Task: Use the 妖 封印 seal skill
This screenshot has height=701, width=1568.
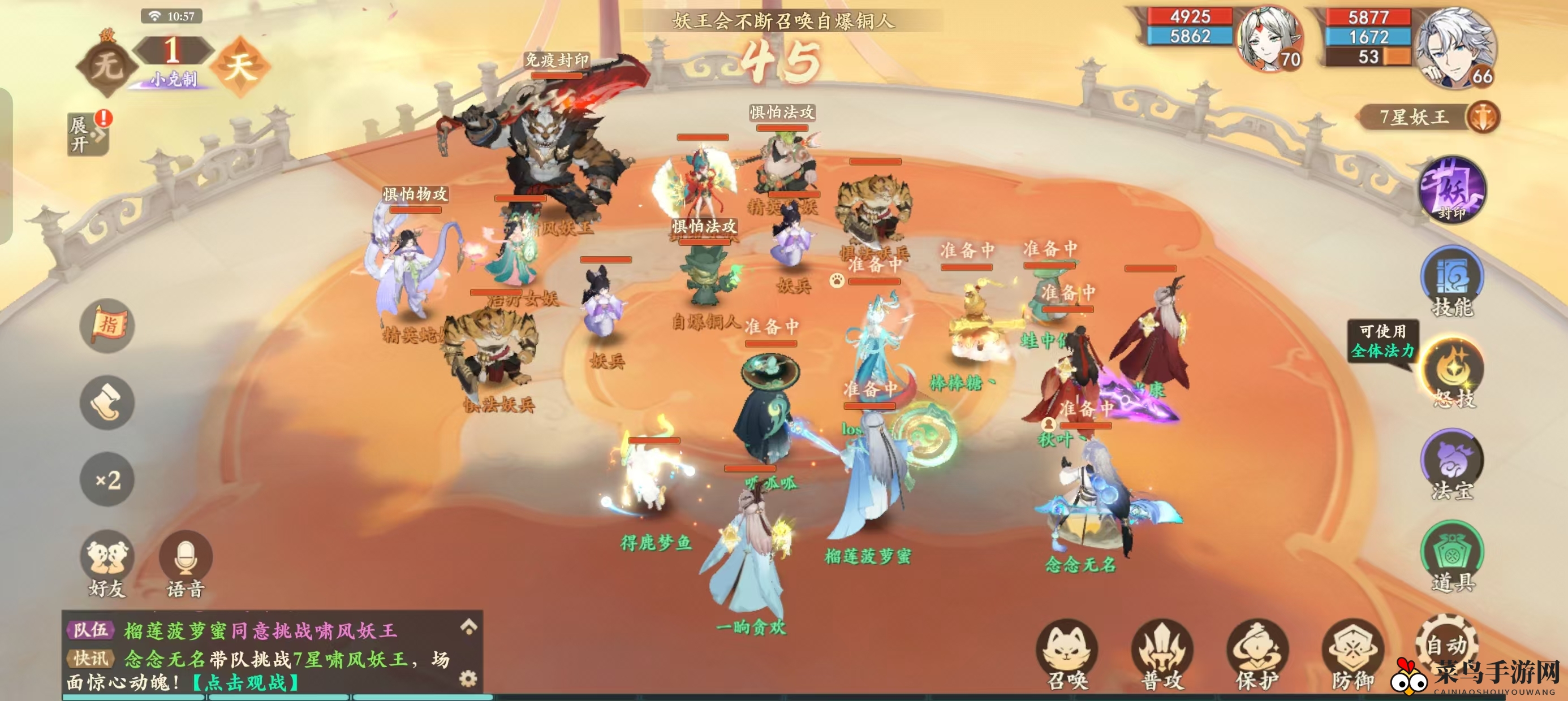Action: coord(1453,189)
